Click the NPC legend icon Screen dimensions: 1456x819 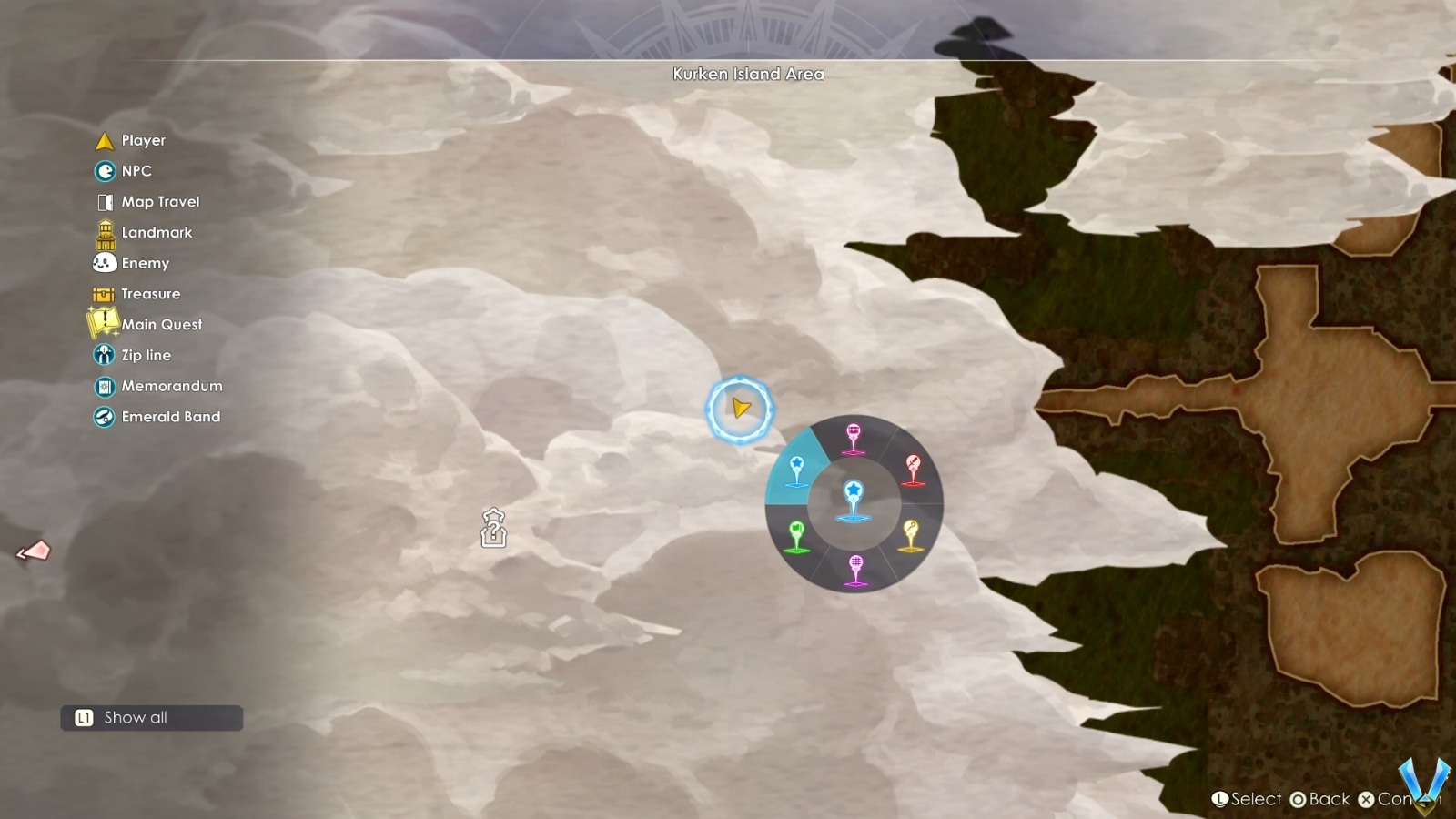(104, 171)
